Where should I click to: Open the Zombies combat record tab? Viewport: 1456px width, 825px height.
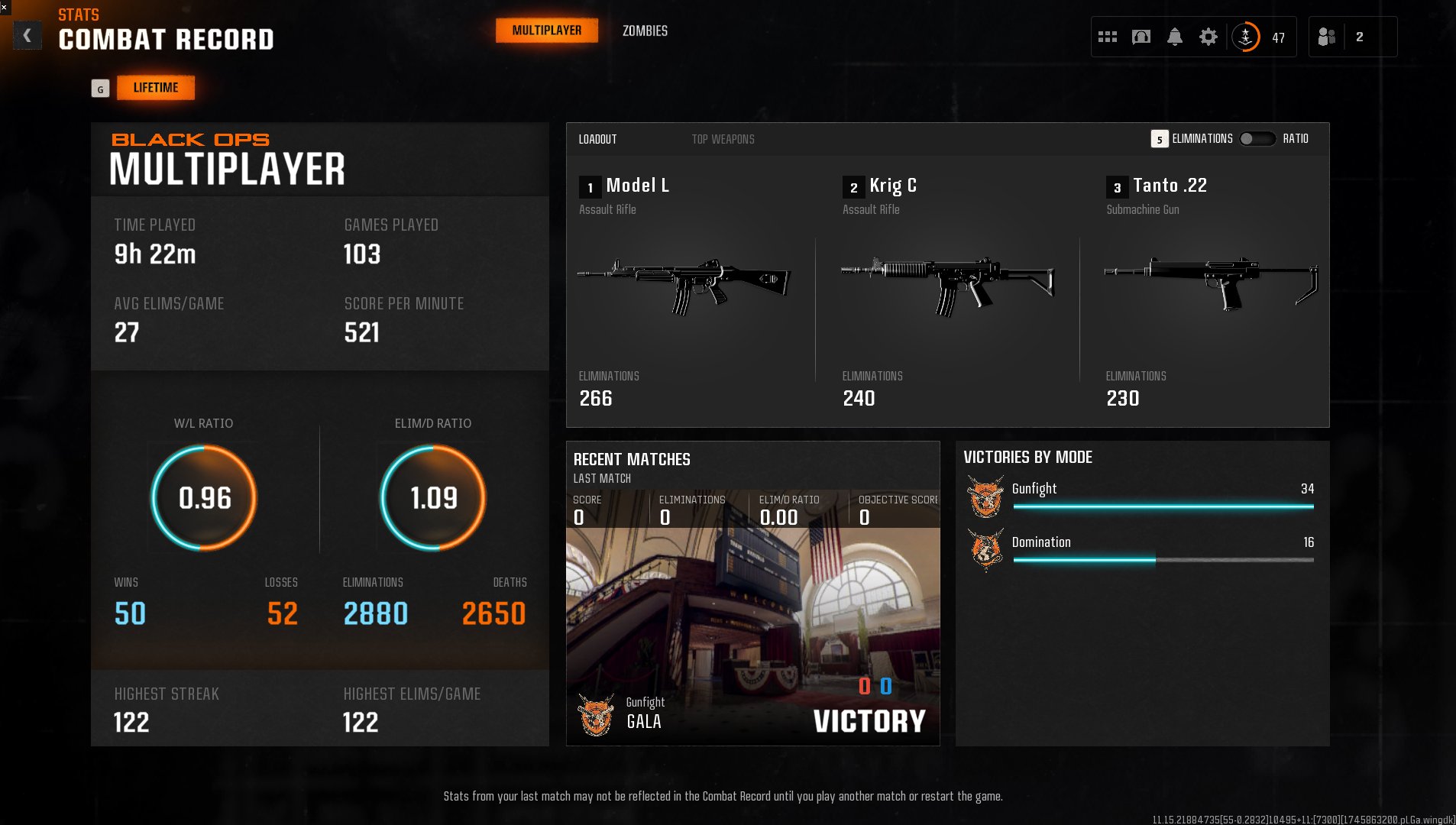click(645, 31)
